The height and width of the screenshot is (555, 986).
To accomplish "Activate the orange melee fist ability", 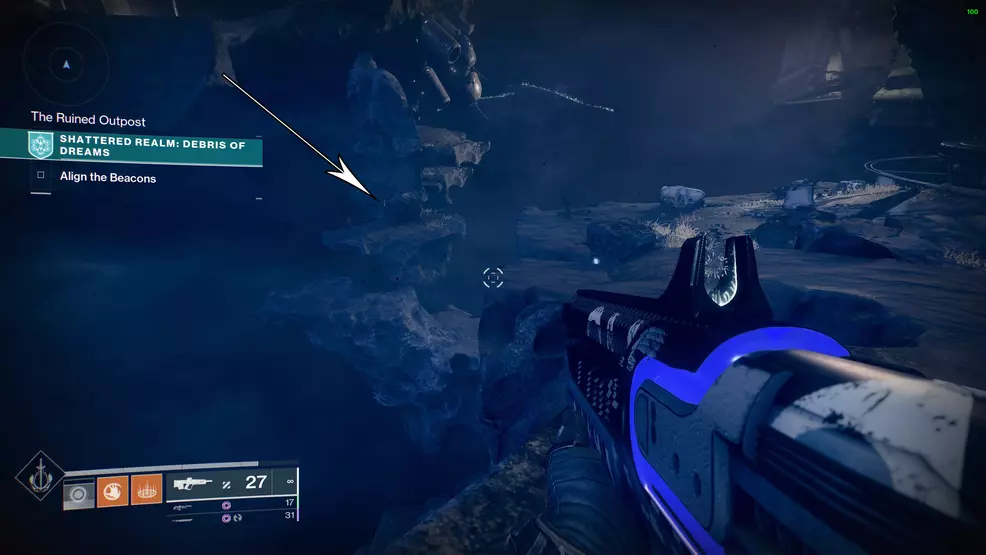I will click(x=113, y=491).
